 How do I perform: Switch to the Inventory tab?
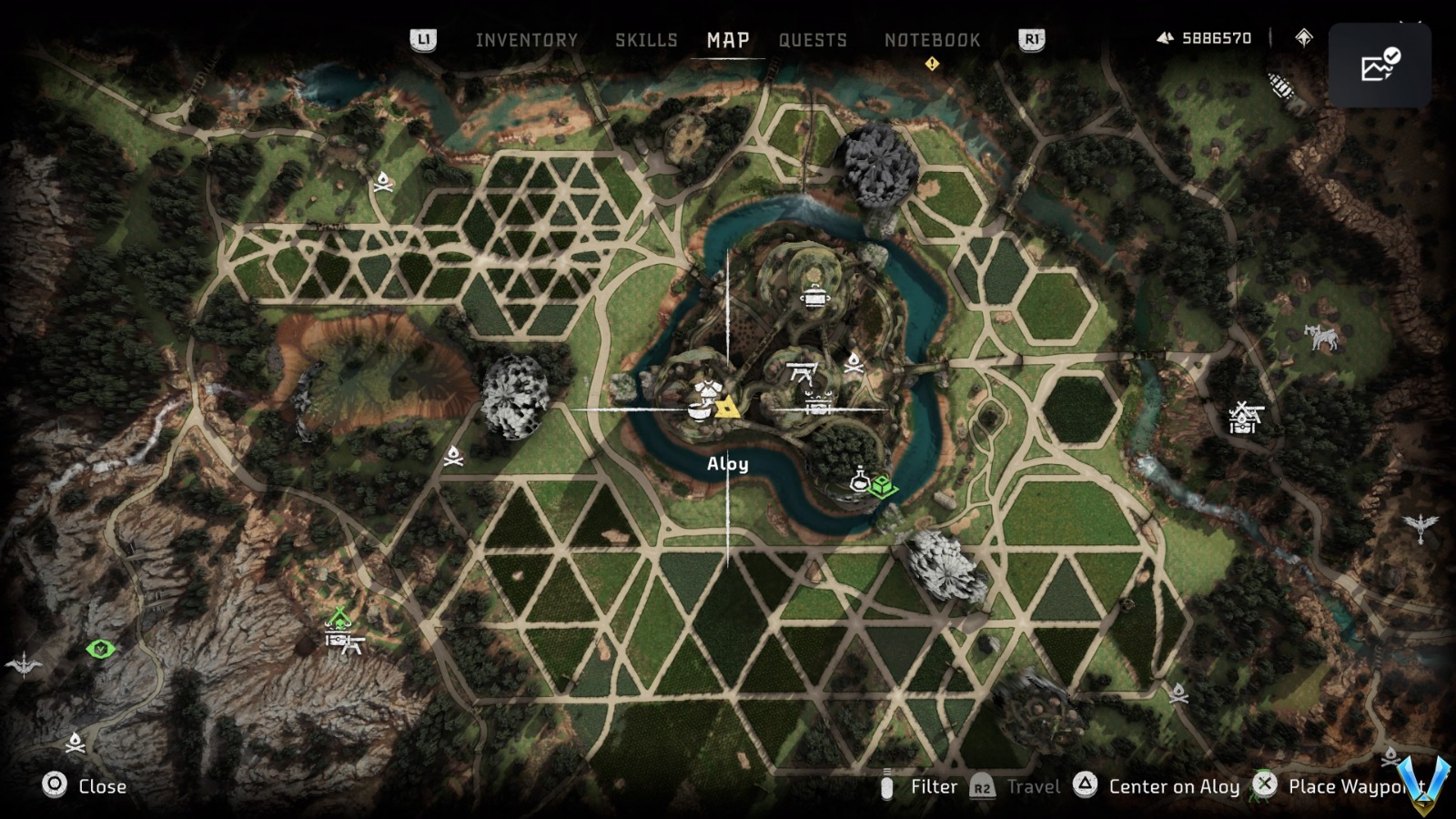526,39
